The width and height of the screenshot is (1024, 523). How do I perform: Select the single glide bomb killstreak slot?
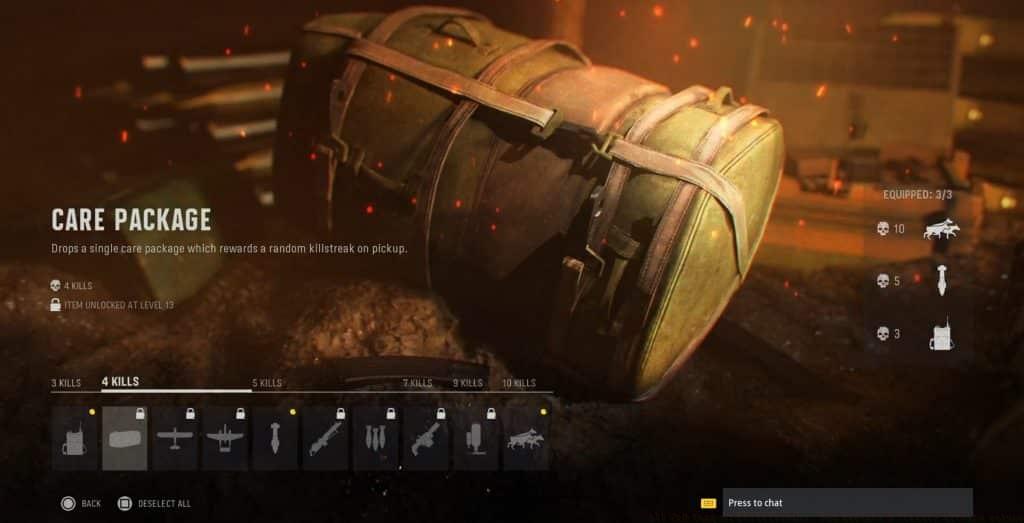tap(275, 438)
